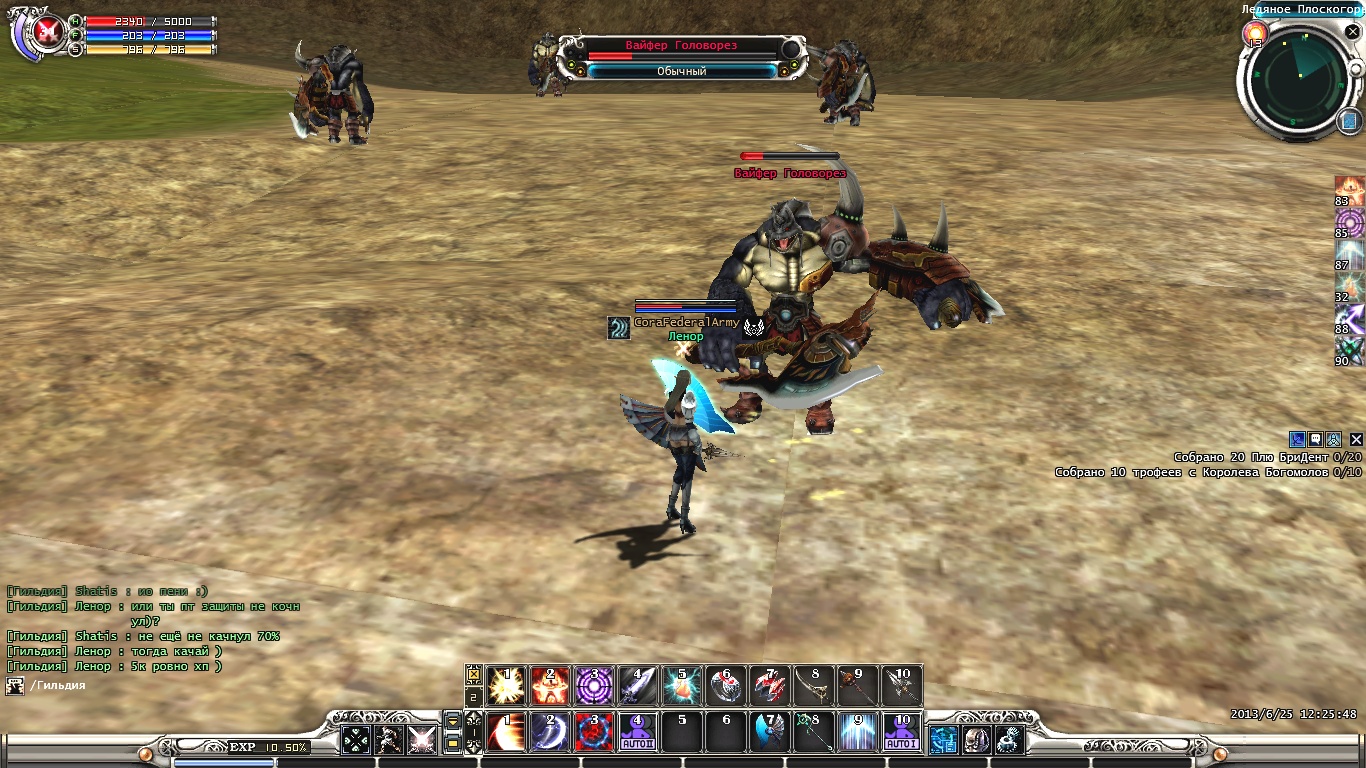This screenshot has width=1366, height=768.
Task: Activate the AUTO II skill slot
Action: 638,733
